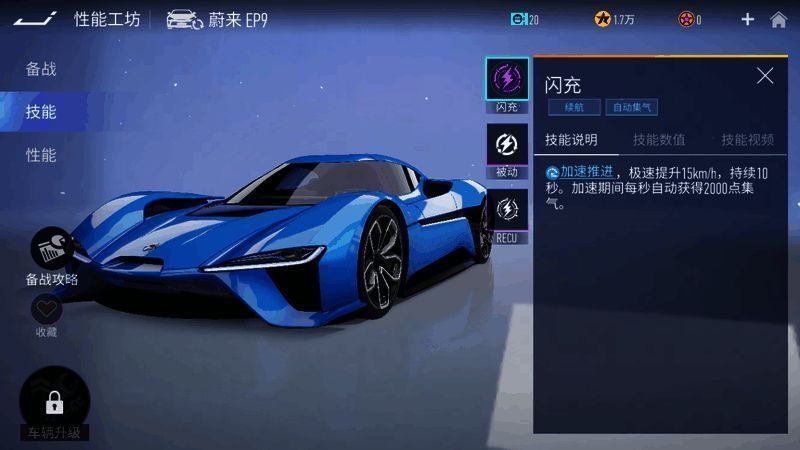Click the 续航 skill tag
This screenshot has width=800, height=450.
pos(574,107)
